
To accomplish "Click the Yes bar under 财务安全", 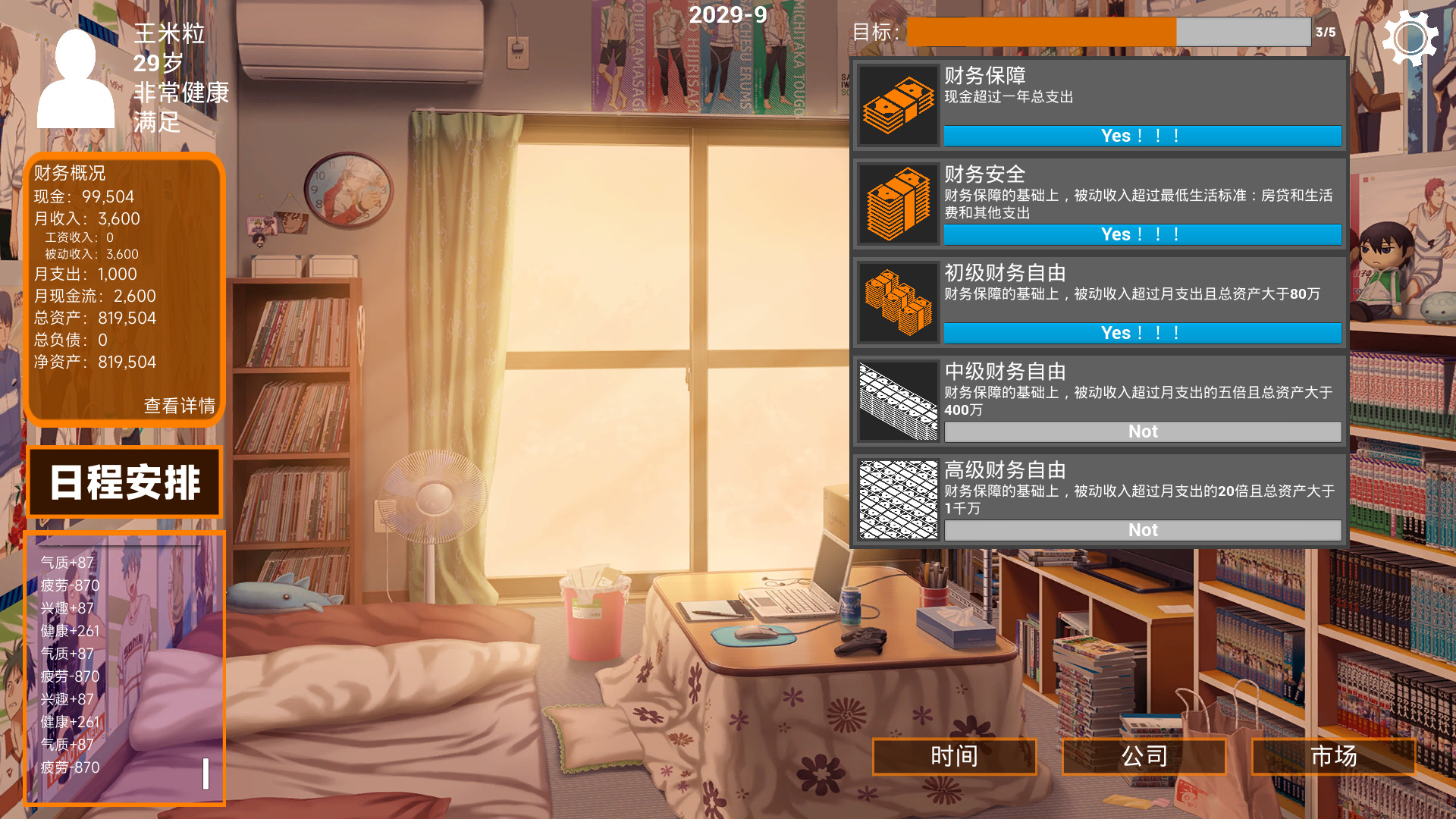I will coord(1141,234).
